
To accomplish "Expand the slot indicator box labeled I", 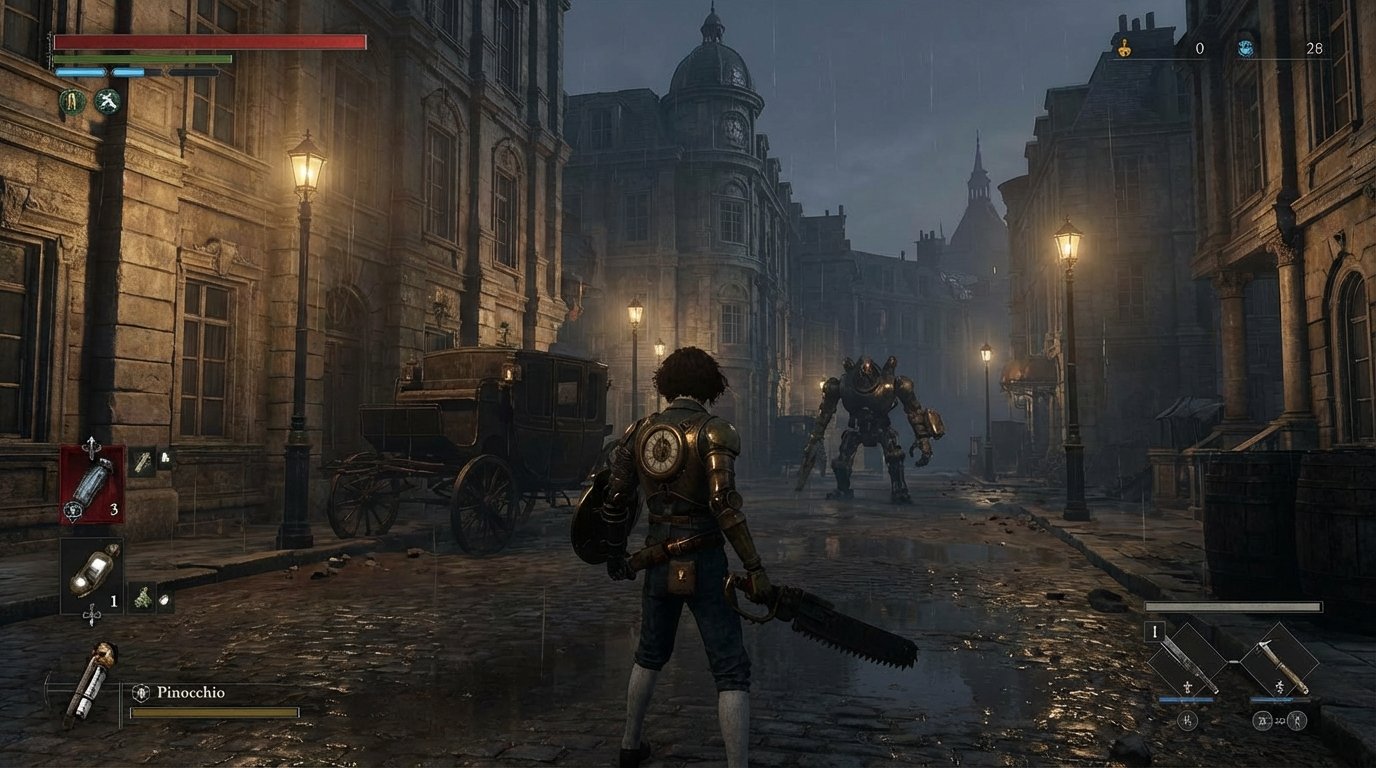I will click(x=1155, y=631).
